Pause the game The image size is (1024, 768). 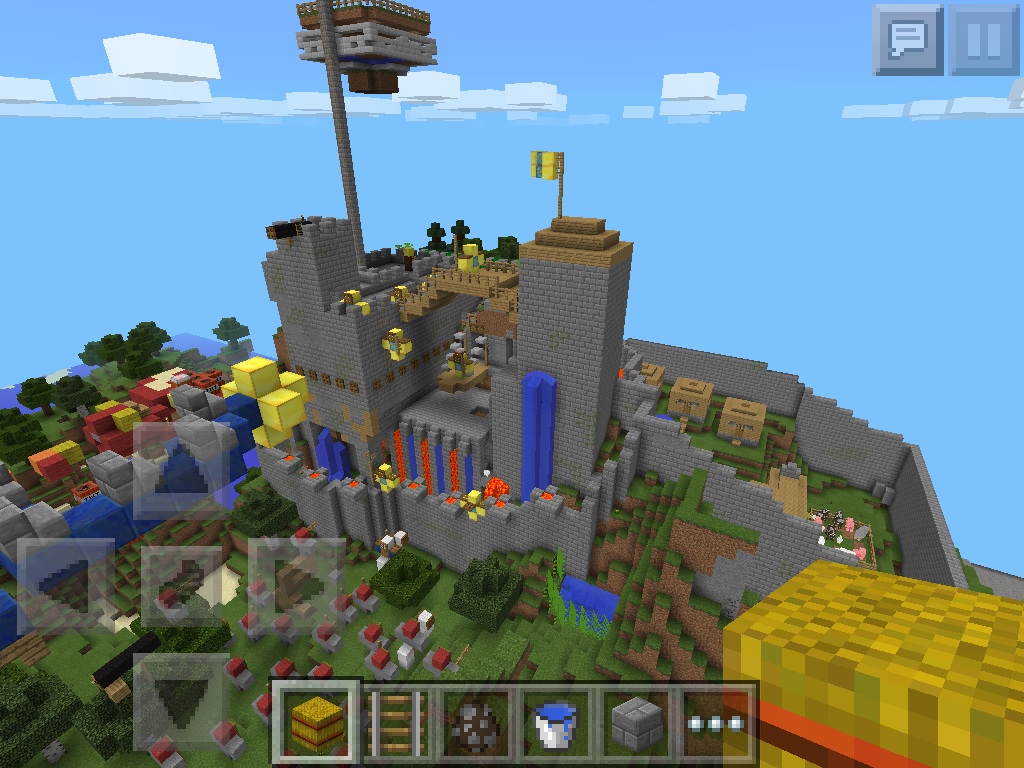pos(983,40)
